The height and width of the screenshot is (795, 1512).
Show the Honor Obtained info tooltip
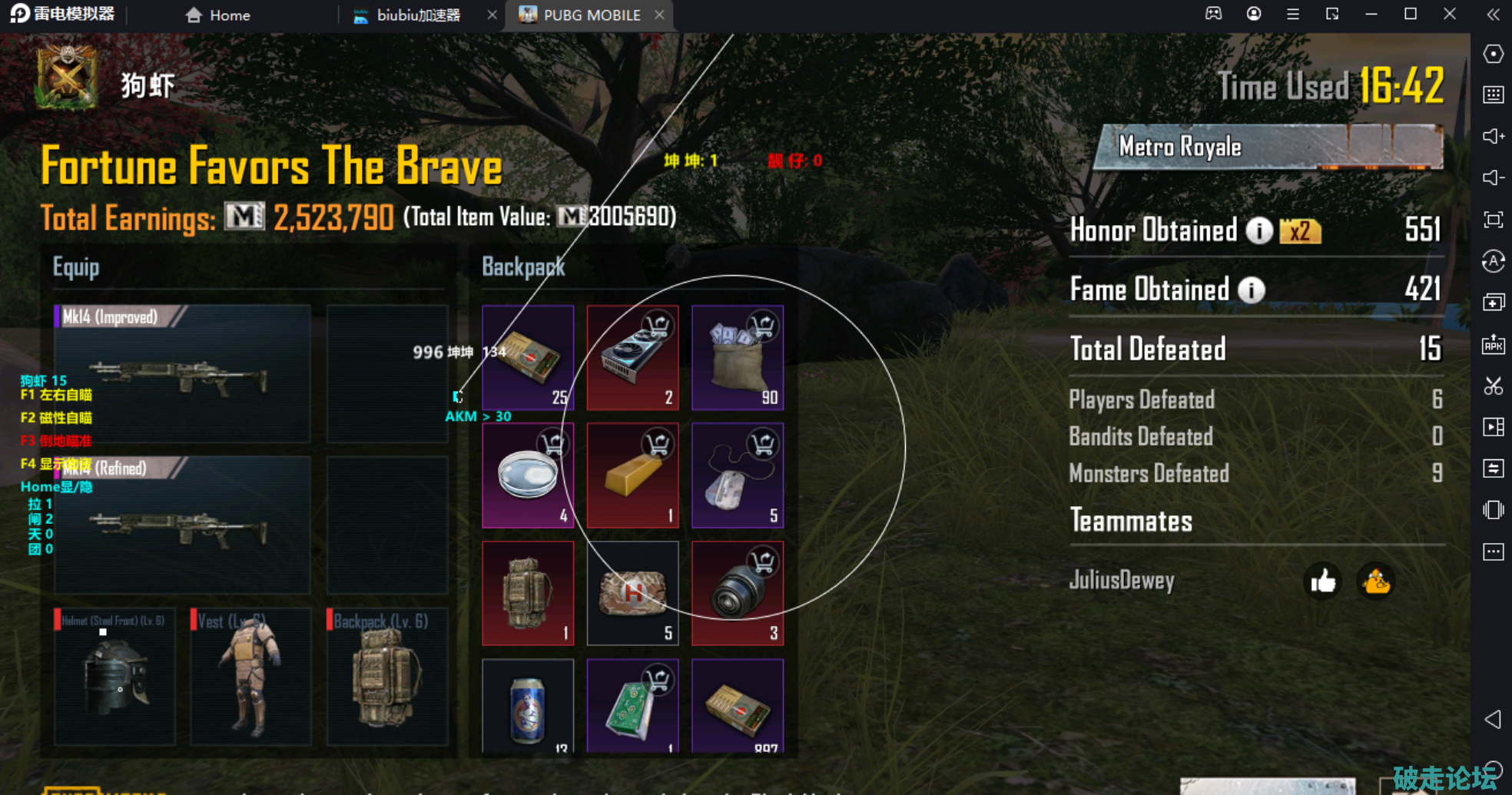tap(1258, 230)
